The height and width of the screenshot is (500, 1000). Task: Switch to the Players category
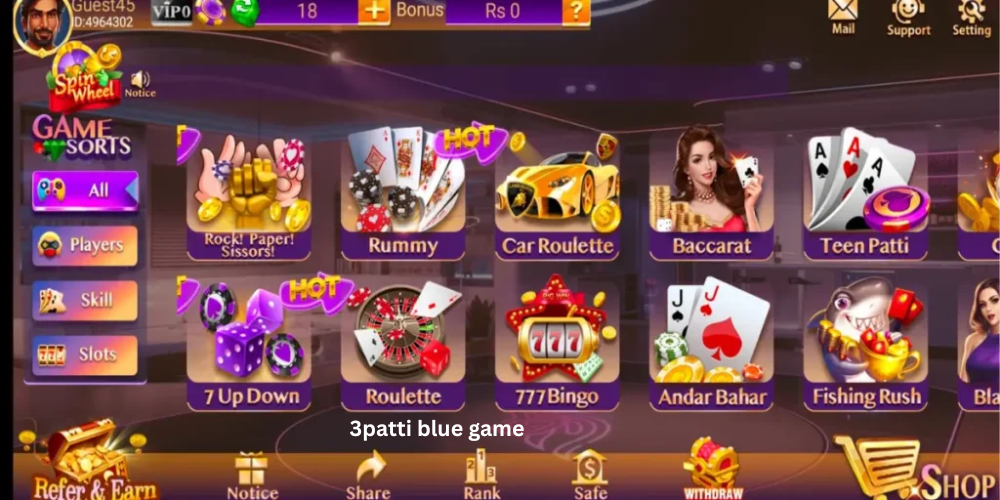(x=85, y=245)
